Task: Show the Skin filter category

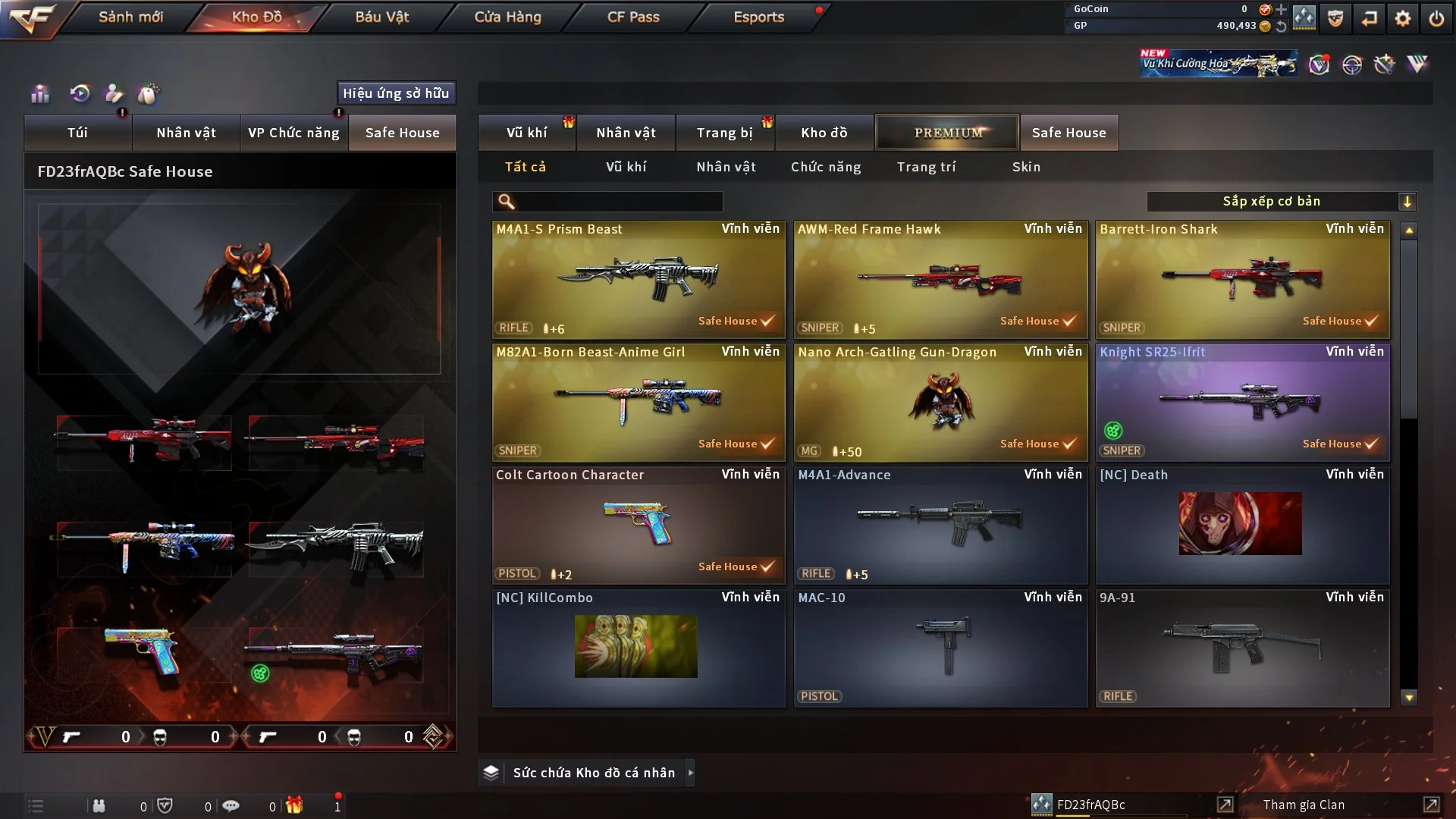Action: click(1026, 167)
